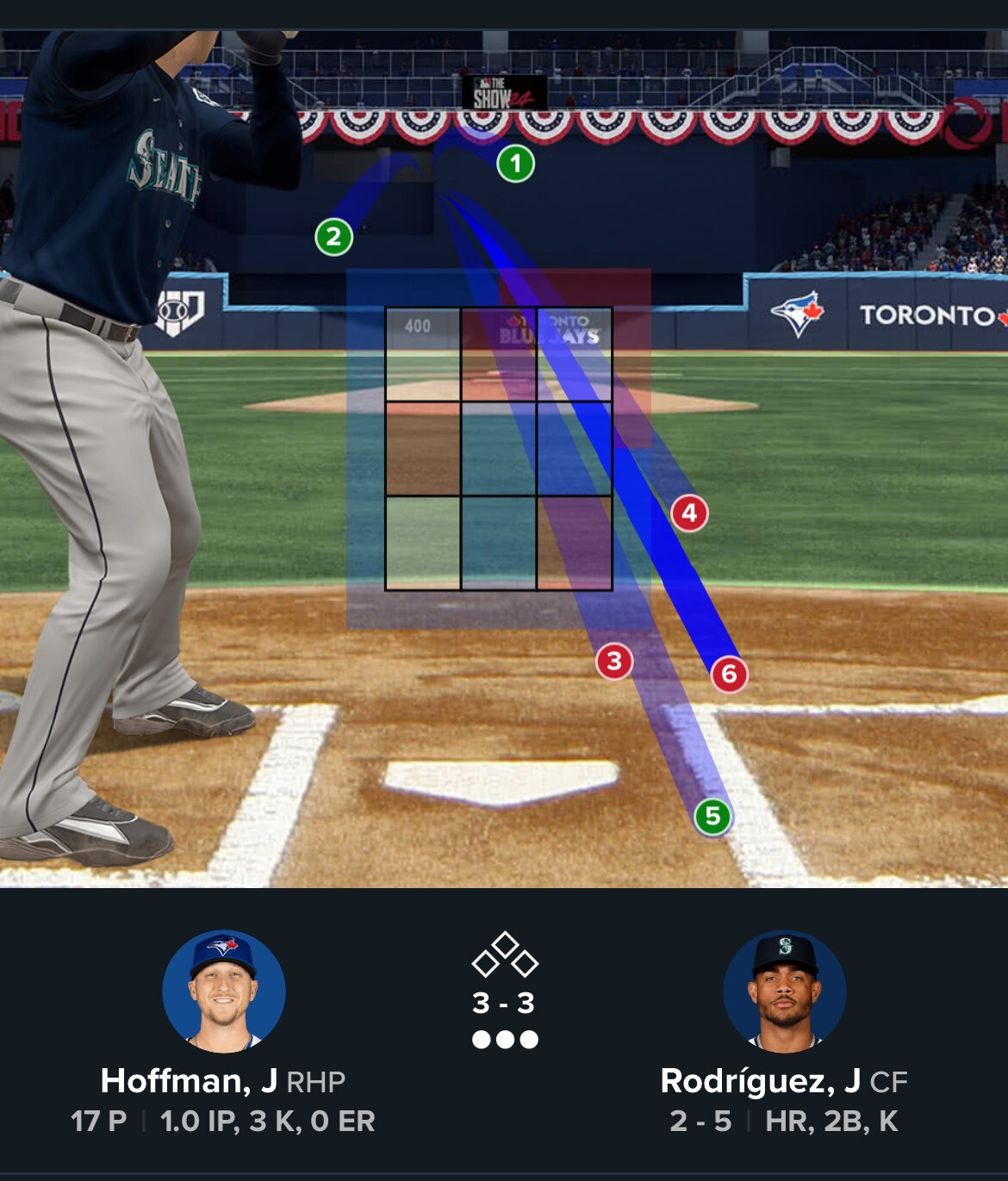
Task: Open Hoffman, J pitcher name link
Action: click(189, 1081)
